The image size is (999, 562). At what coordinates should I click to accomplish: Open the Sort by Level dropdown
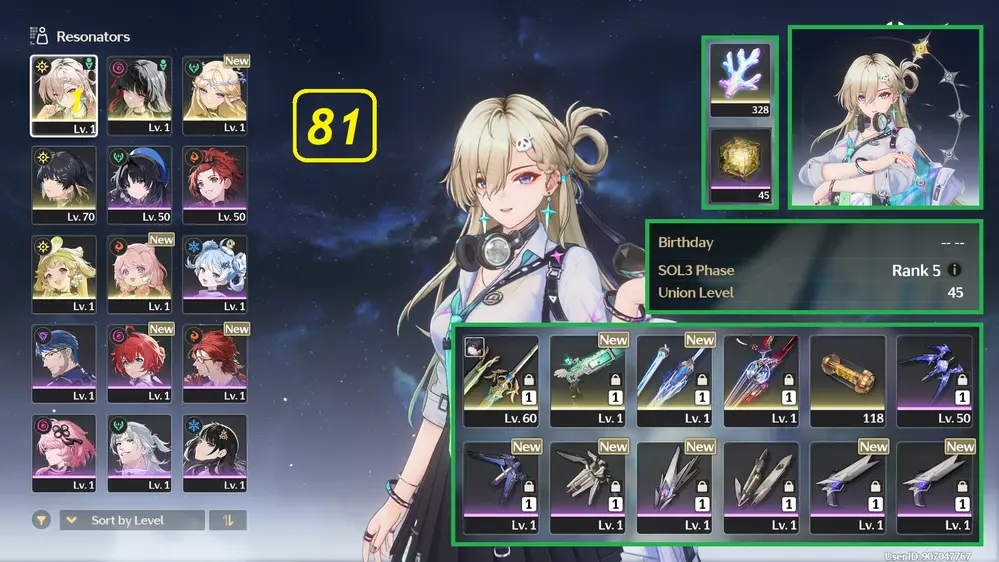132,520
